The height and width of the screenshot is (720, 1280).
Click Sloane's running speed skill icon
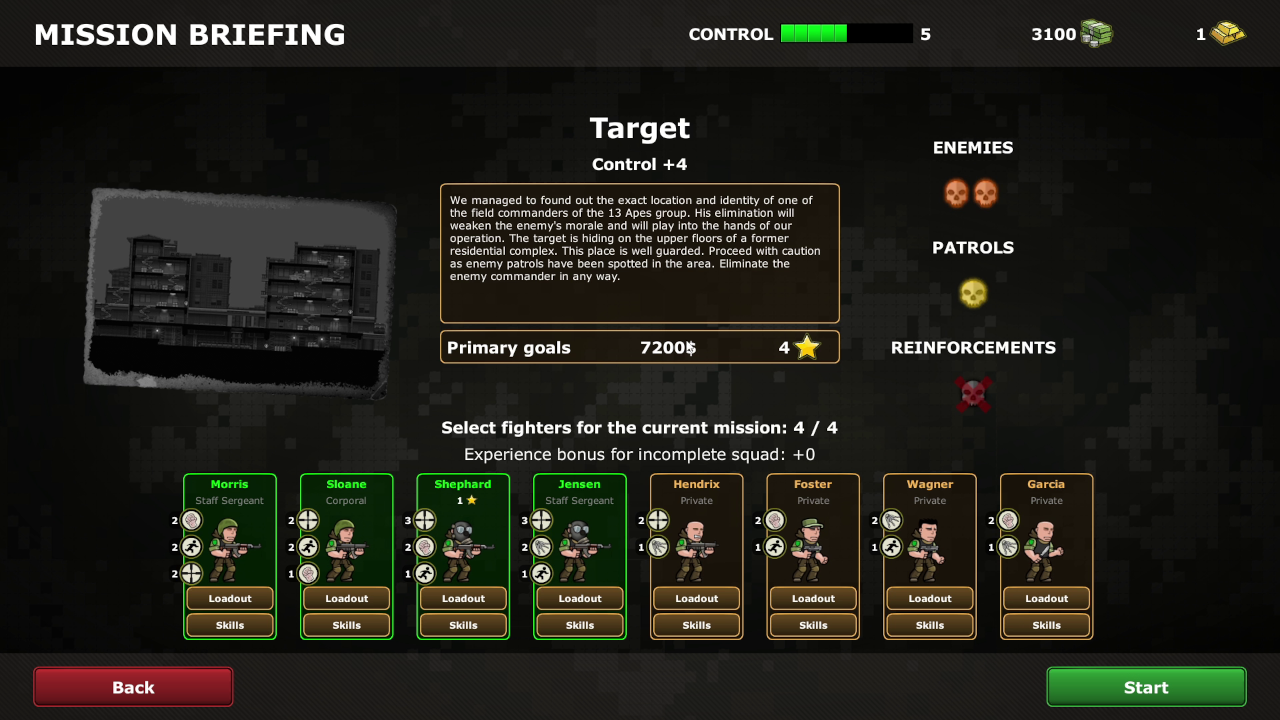coord(306,547)
